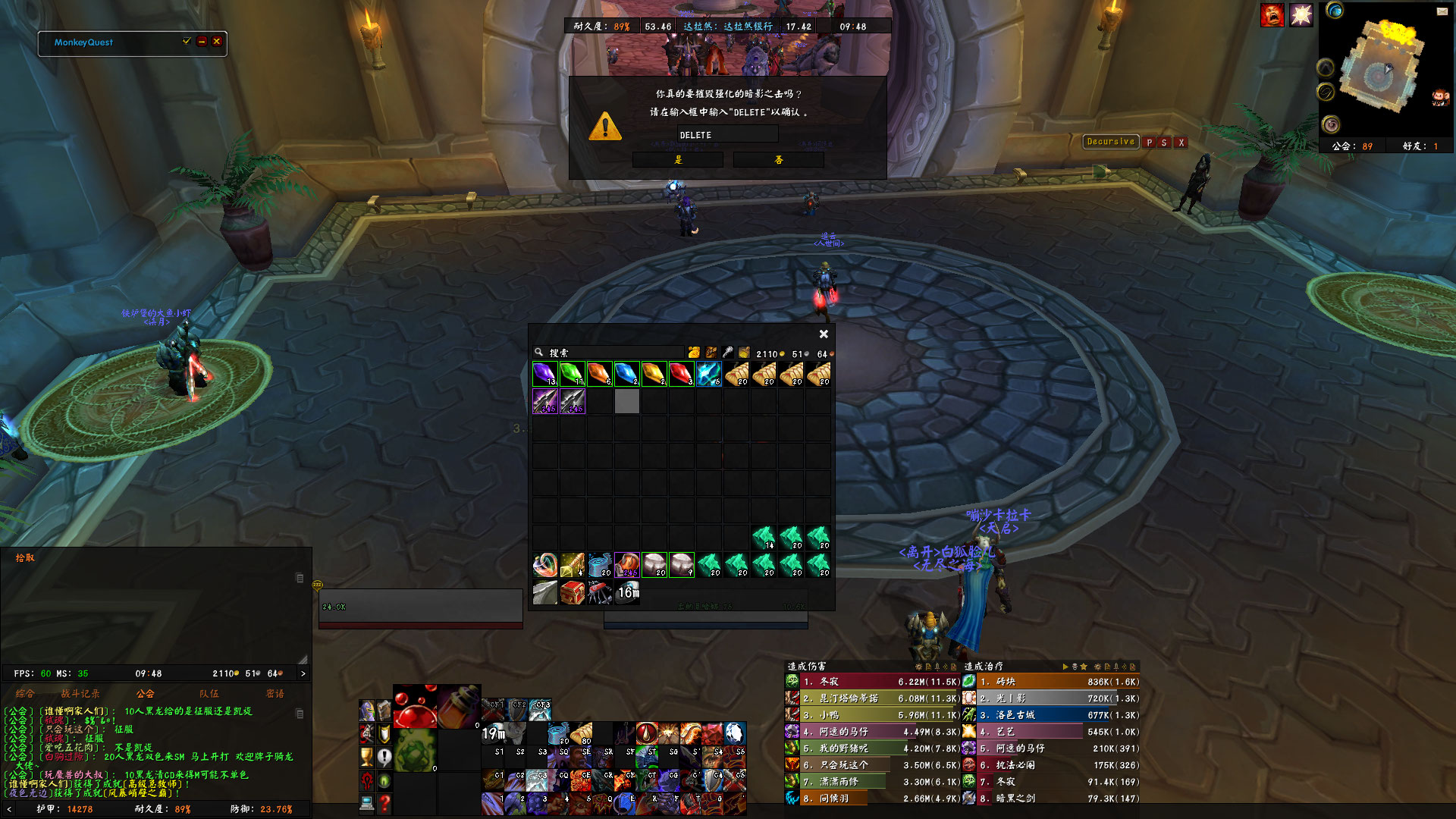Click the DELETE confirmation input field
1456x819 pixels.
pyautogui.click(x=727, y=134)
